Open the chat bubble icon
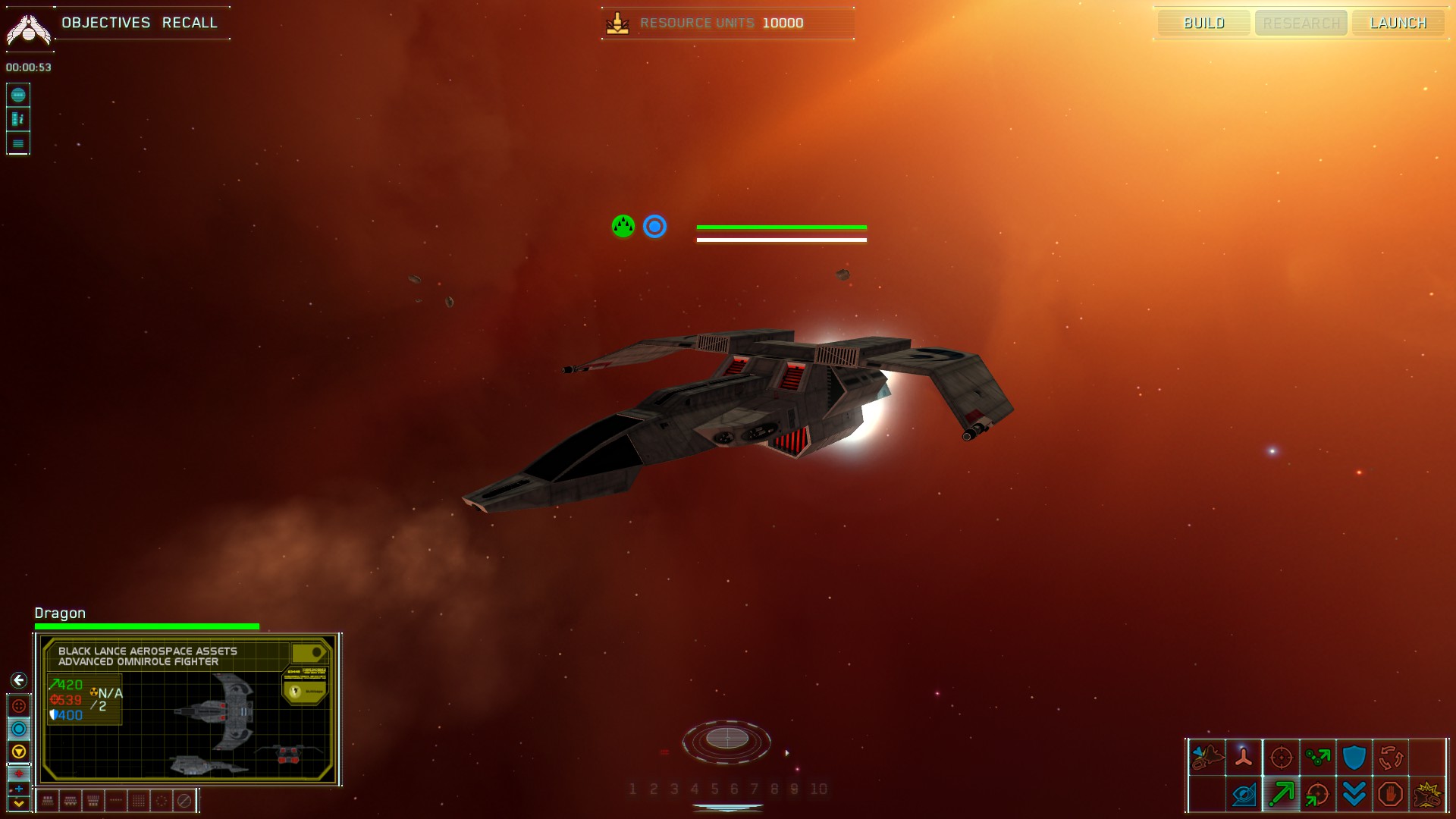The image size is (1456, 819). pos(18,95)
